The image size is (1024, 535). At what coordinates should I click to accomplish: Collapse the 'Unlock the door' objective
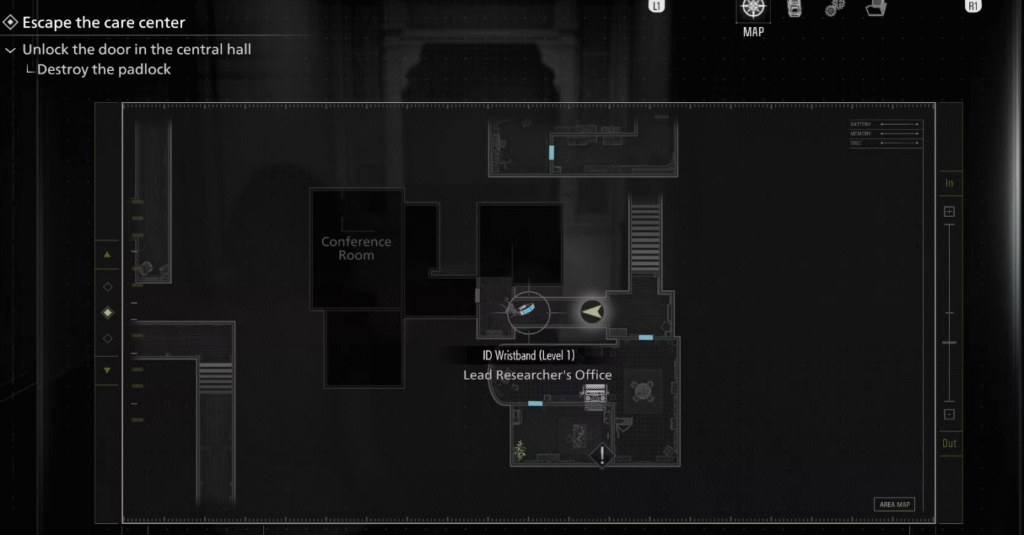pyautogui.click(x=11, y=50)
